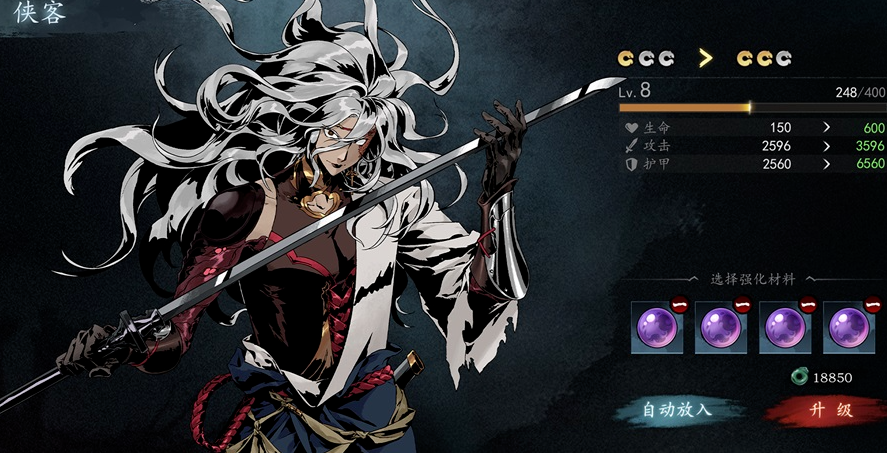
Task: Click the 自动放入 auto-fill button
Action: [679, 410]
